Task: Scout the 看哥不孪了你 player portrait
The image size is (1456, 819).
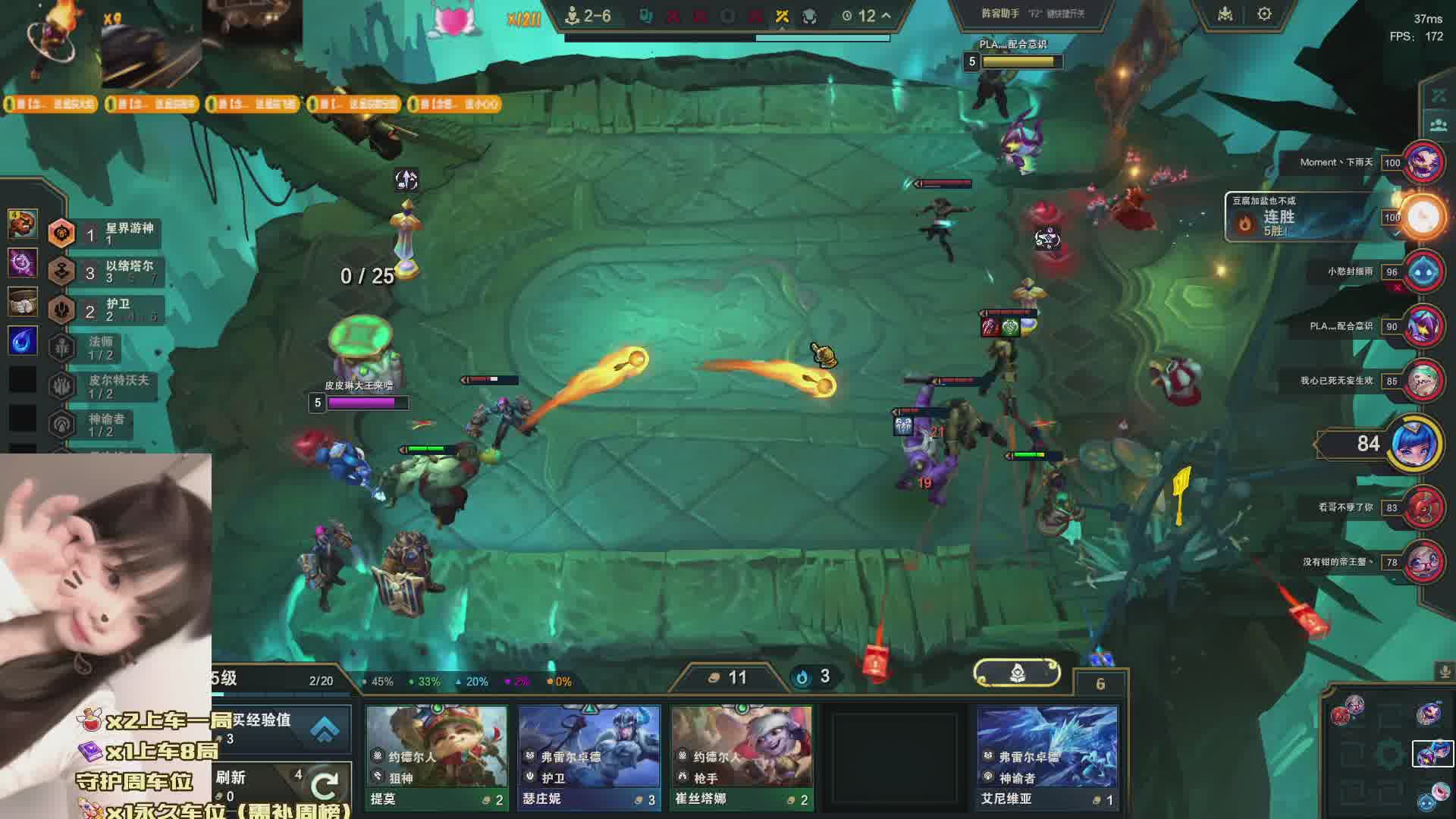Action: [x=1423, y=507]
